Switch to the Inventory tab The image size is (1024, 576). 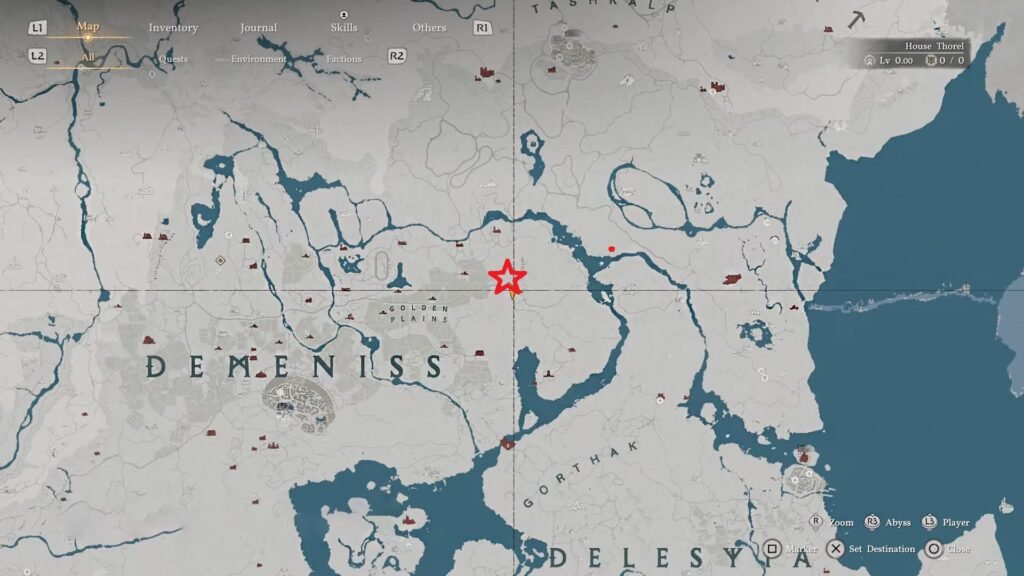click(x=173, y=27)
